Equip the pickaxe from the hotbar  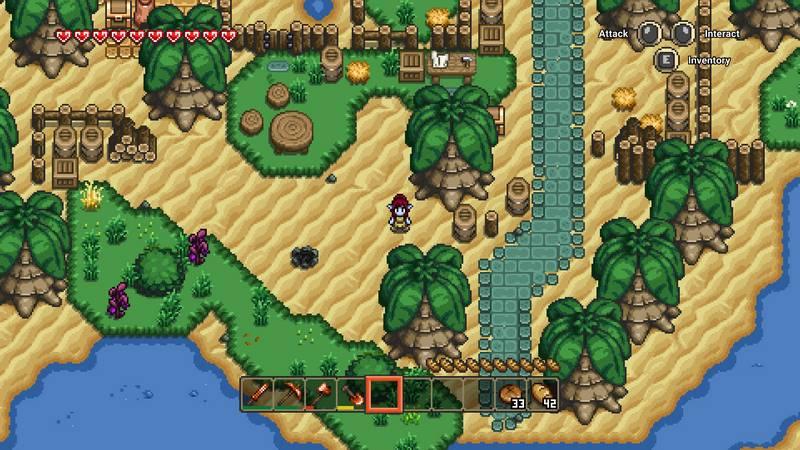point(289,394)
